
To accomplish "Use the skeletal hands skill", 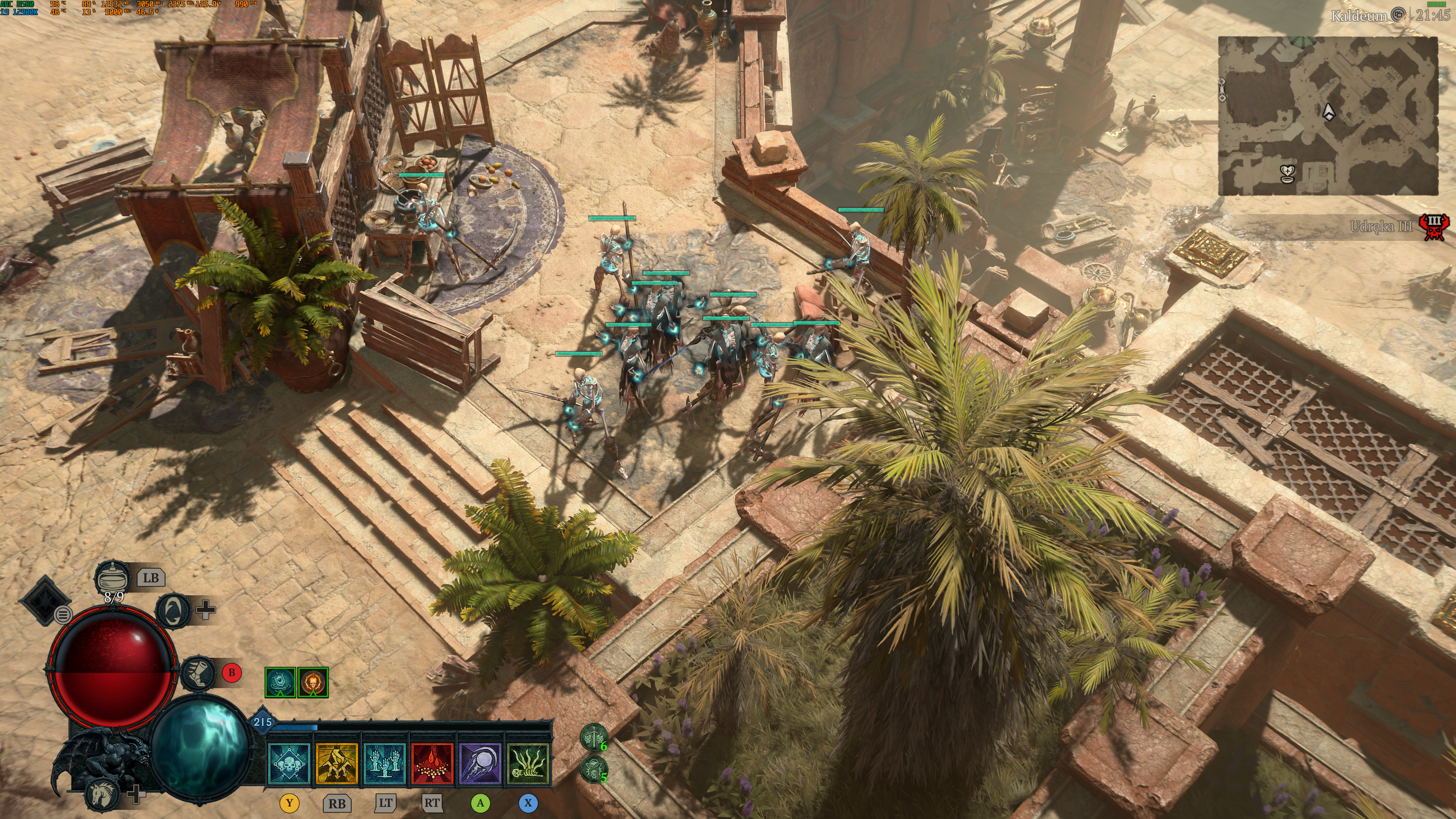I will (385, 764).
